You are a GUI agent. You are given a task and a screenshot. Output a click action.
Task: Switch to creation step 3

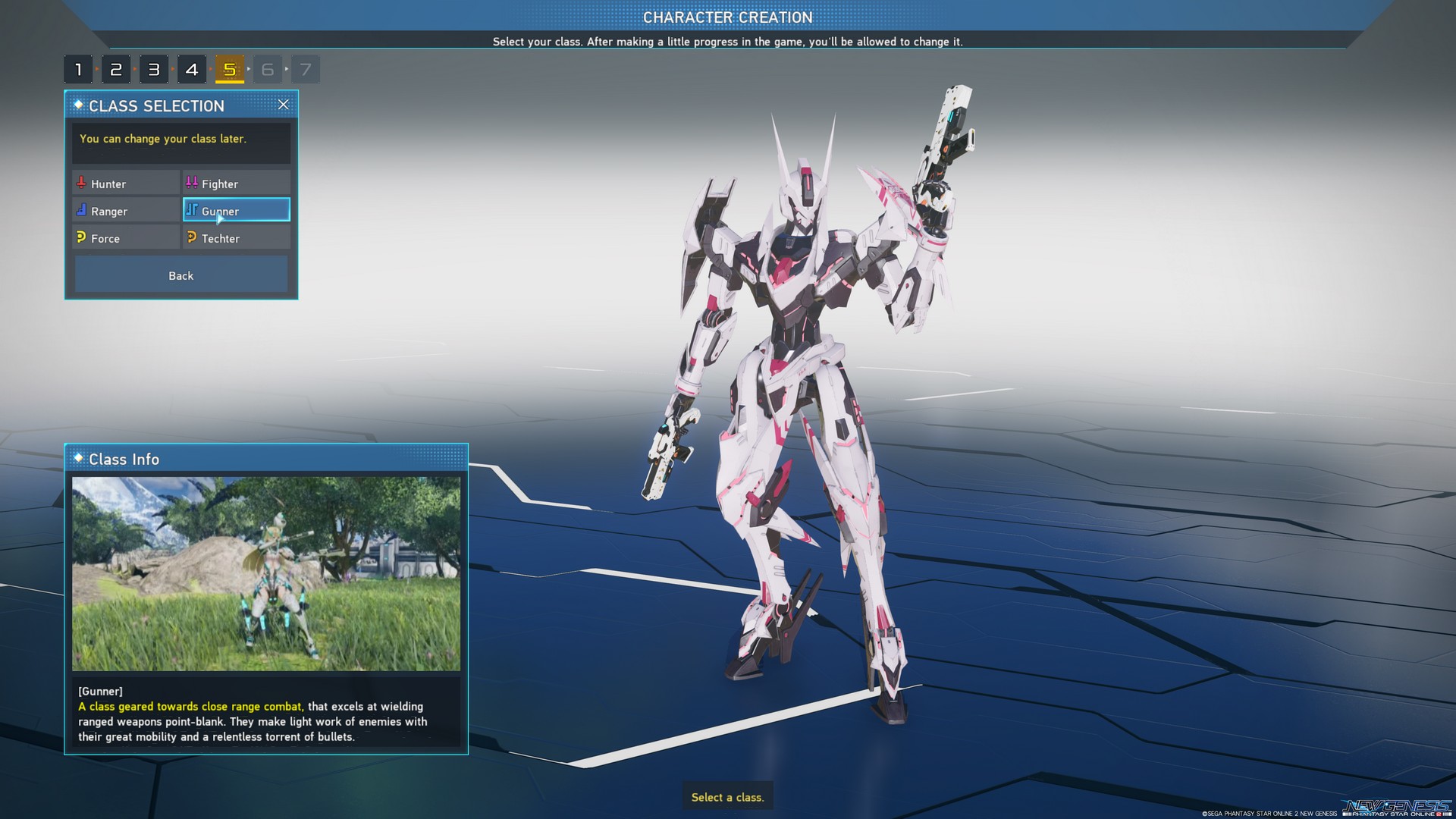tap(154, 68)
